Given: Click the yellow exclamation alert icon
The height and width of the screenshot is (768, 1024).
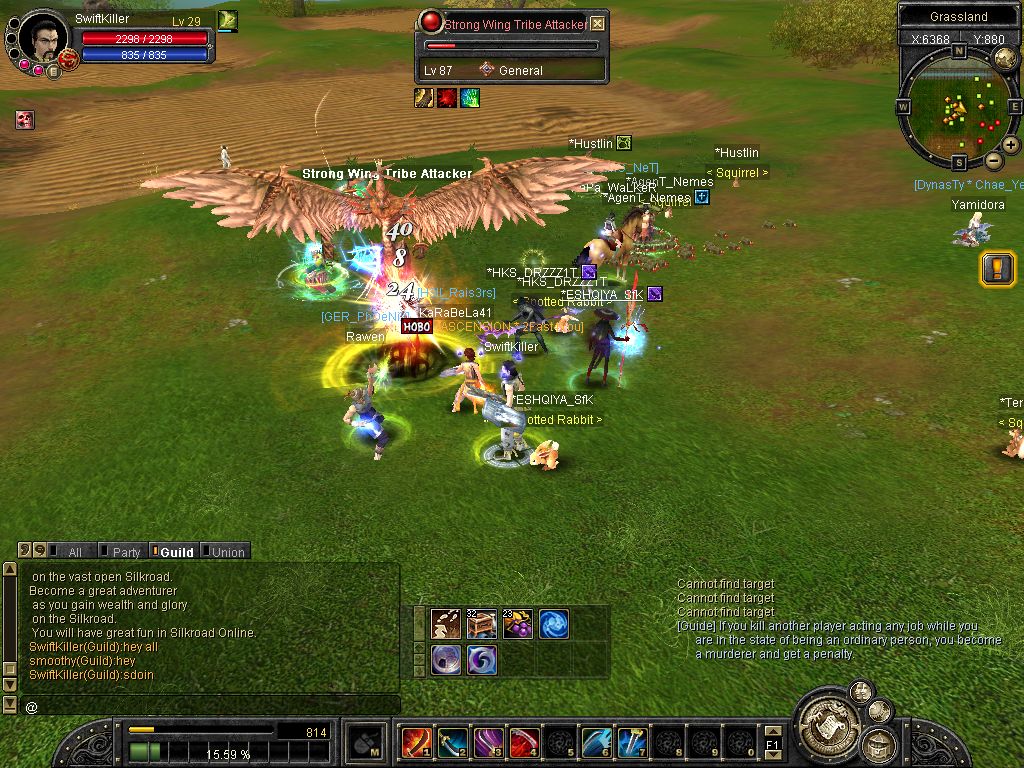Looking at the screenshot, I should tap(997, 268).
